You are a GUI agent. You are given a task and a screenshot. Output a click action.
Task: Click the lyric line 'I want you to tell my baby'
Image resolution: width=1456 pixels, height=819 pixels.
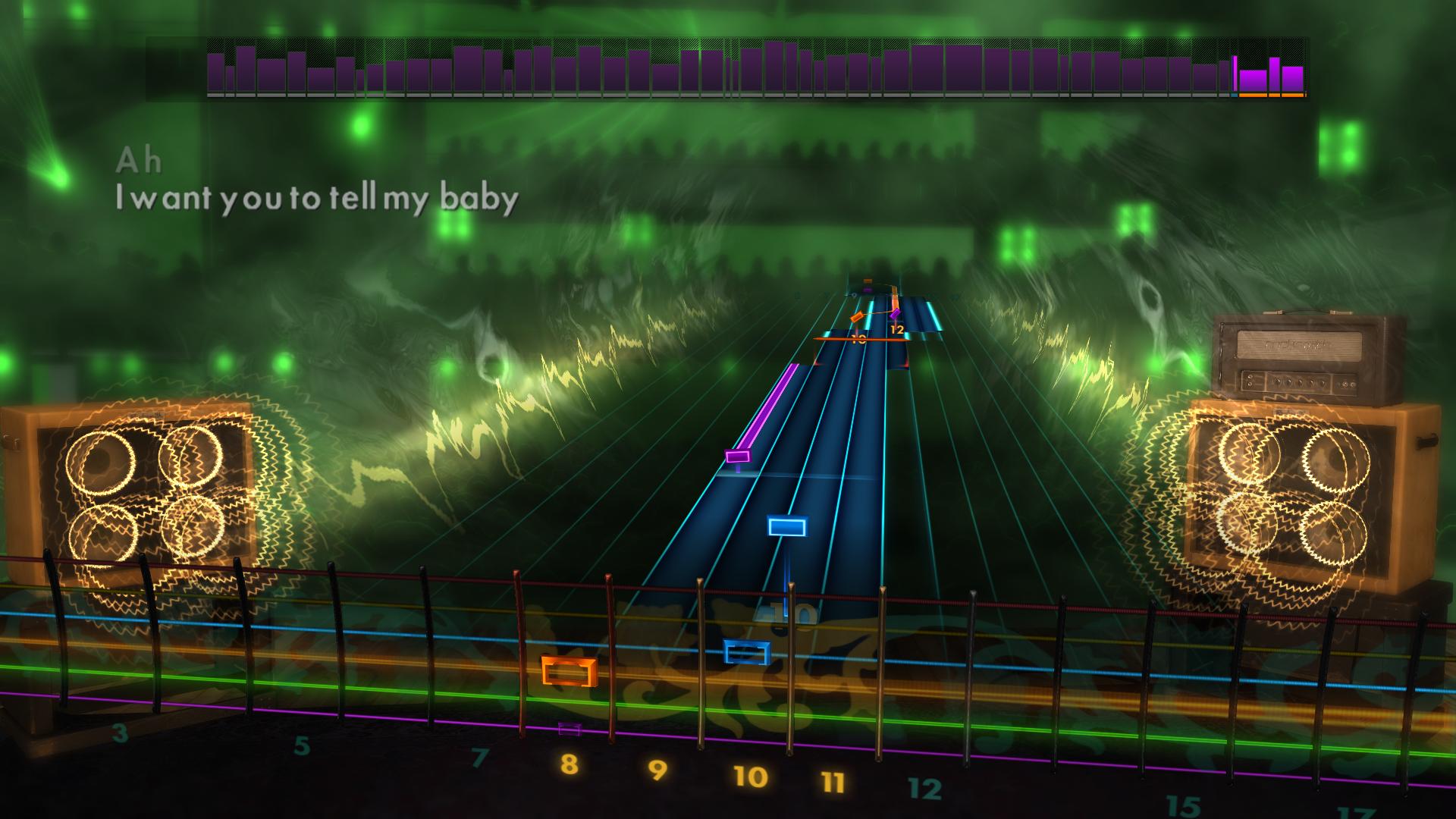pyautogui.click(x=318, y=199)
